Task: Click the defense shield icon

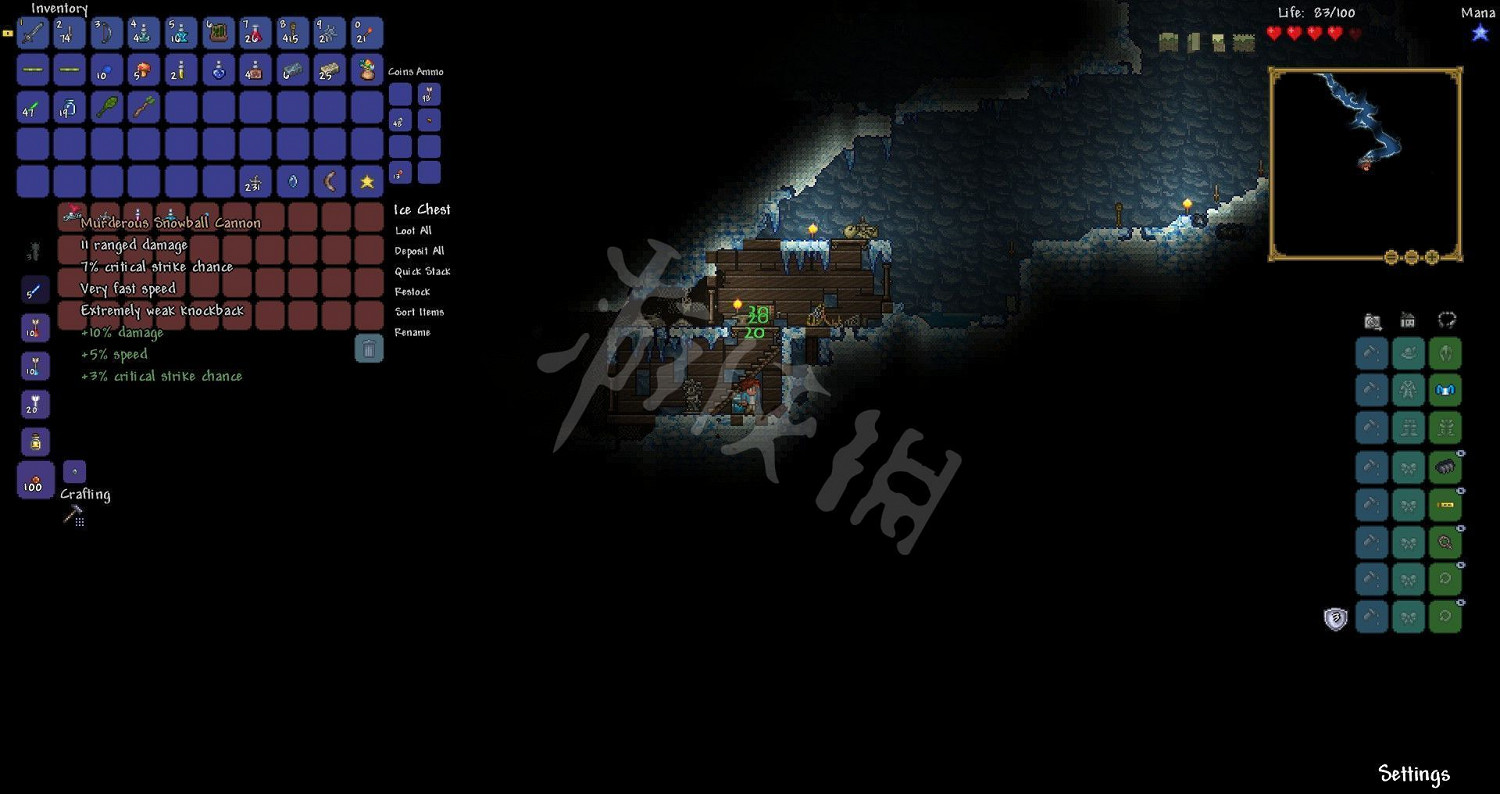Action: pos(1336,618)
